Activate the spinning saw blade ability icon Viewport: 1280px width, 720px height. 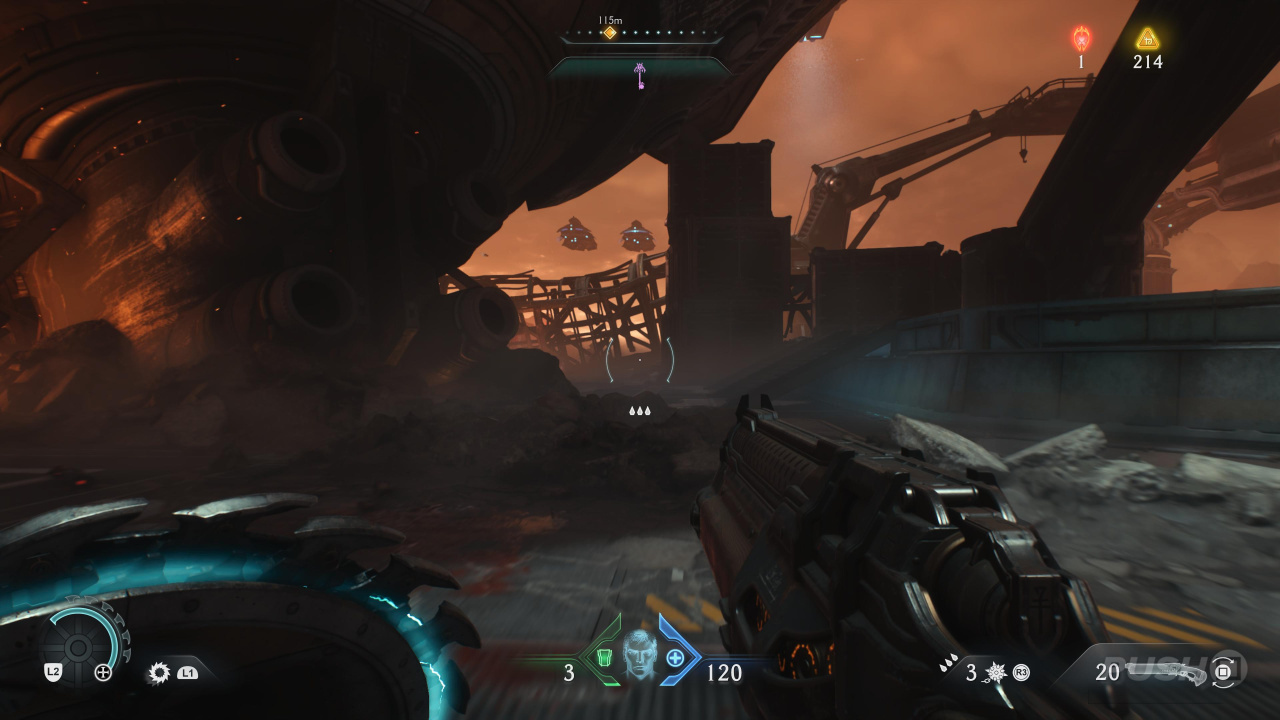[x=159, y=673]
